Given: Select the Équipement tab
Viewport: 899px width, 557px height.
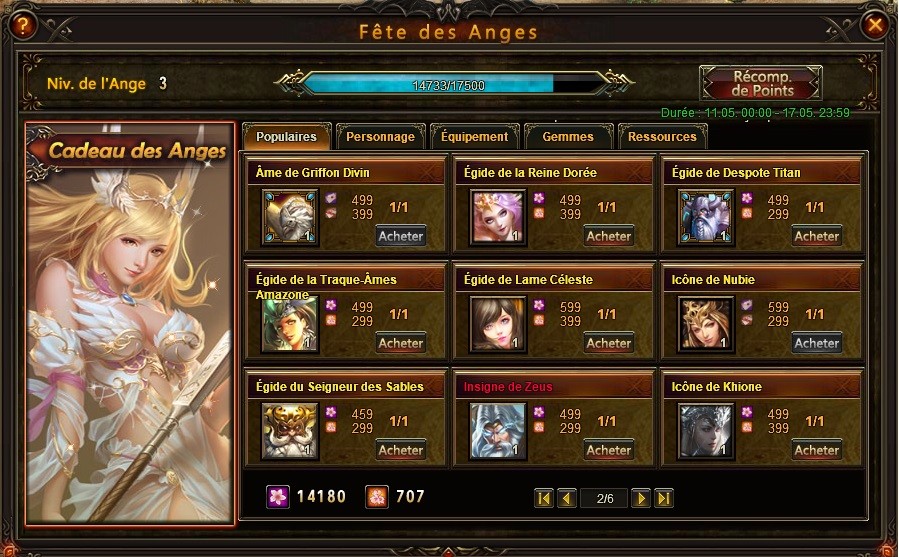Looking at the screenshot, I should tap(474, 137).
